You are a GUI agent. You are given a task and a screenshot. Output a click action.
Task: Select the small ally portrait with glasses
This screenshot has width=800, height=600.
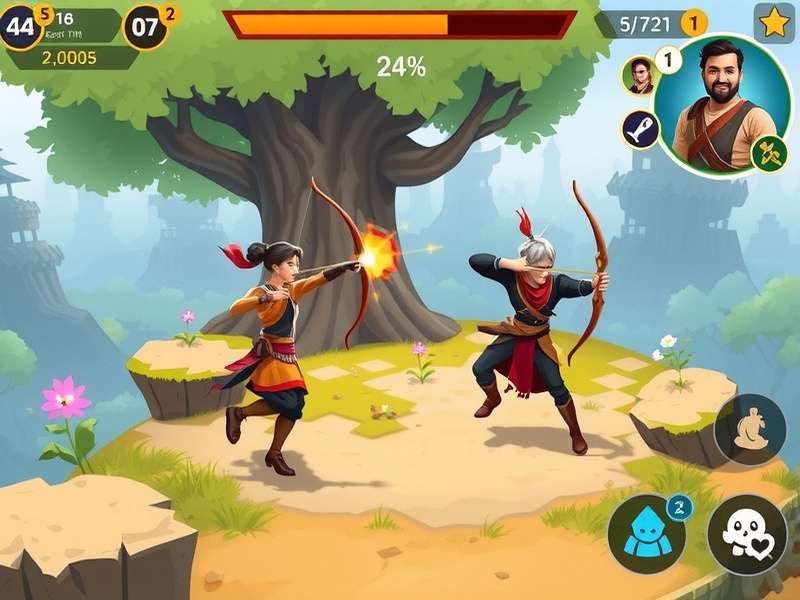click(x=639, y=75)
